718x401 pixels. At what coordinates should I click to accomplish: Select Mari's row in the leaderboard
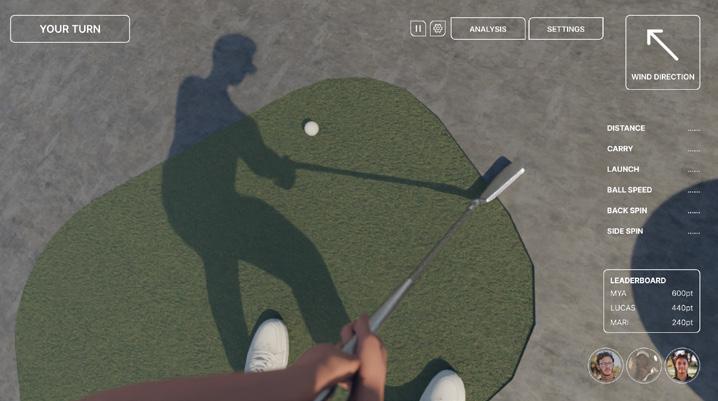tap(651, 322)
